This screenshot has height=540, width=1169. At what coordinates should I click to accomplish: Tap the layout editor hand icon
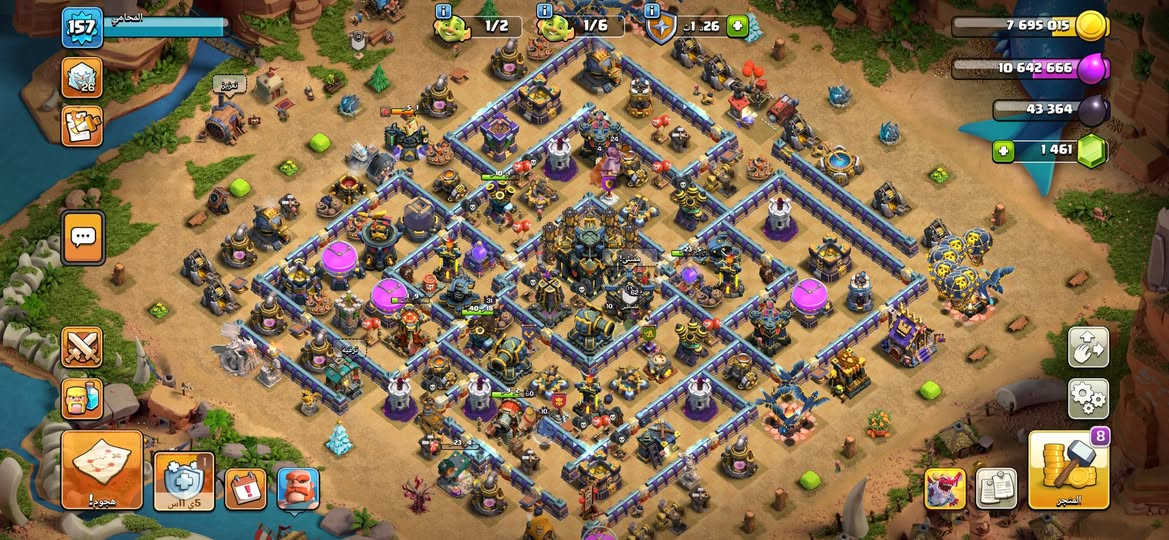pos(1088,347)
